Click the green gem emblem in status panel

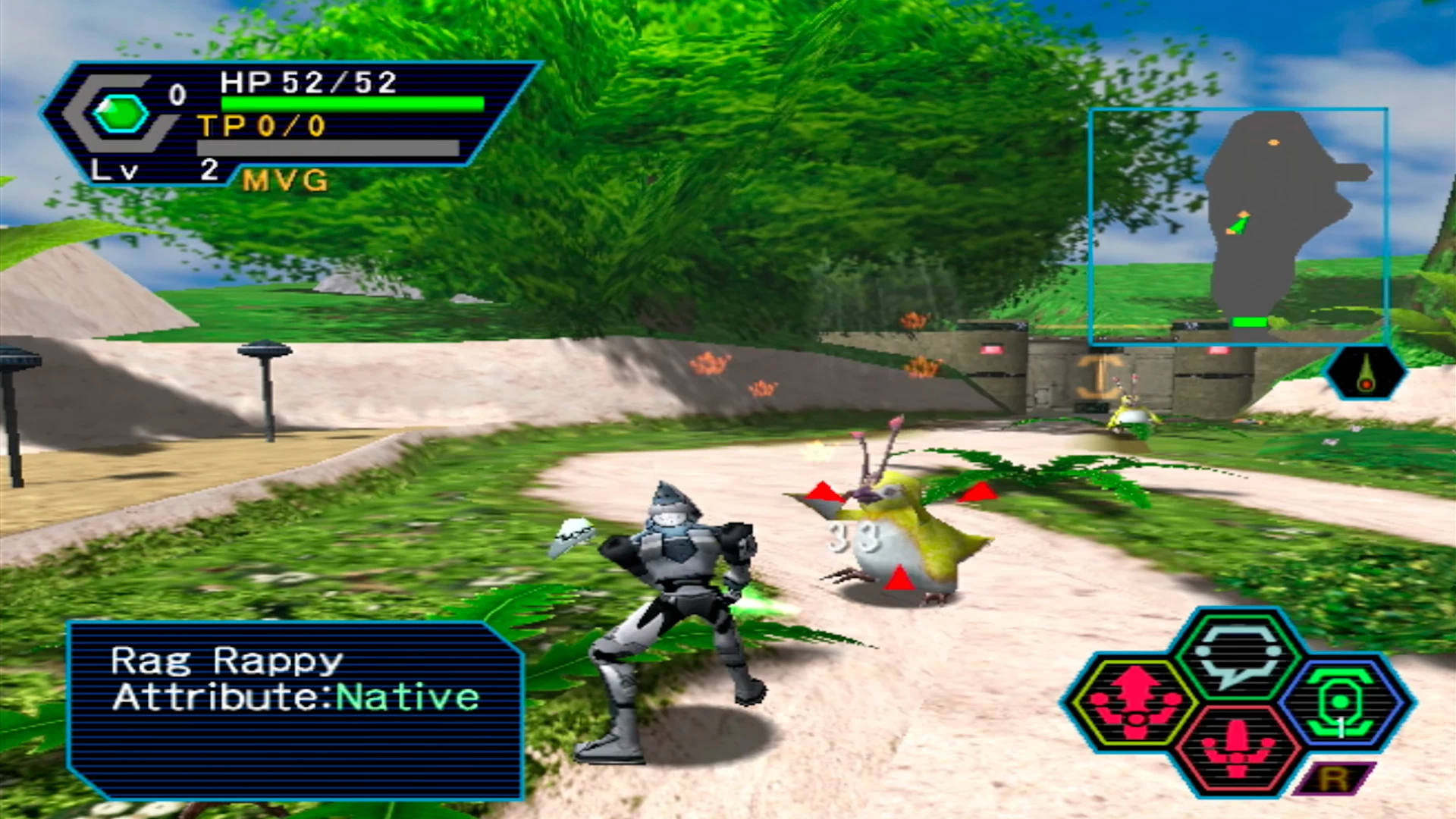(x=120, y=115)
